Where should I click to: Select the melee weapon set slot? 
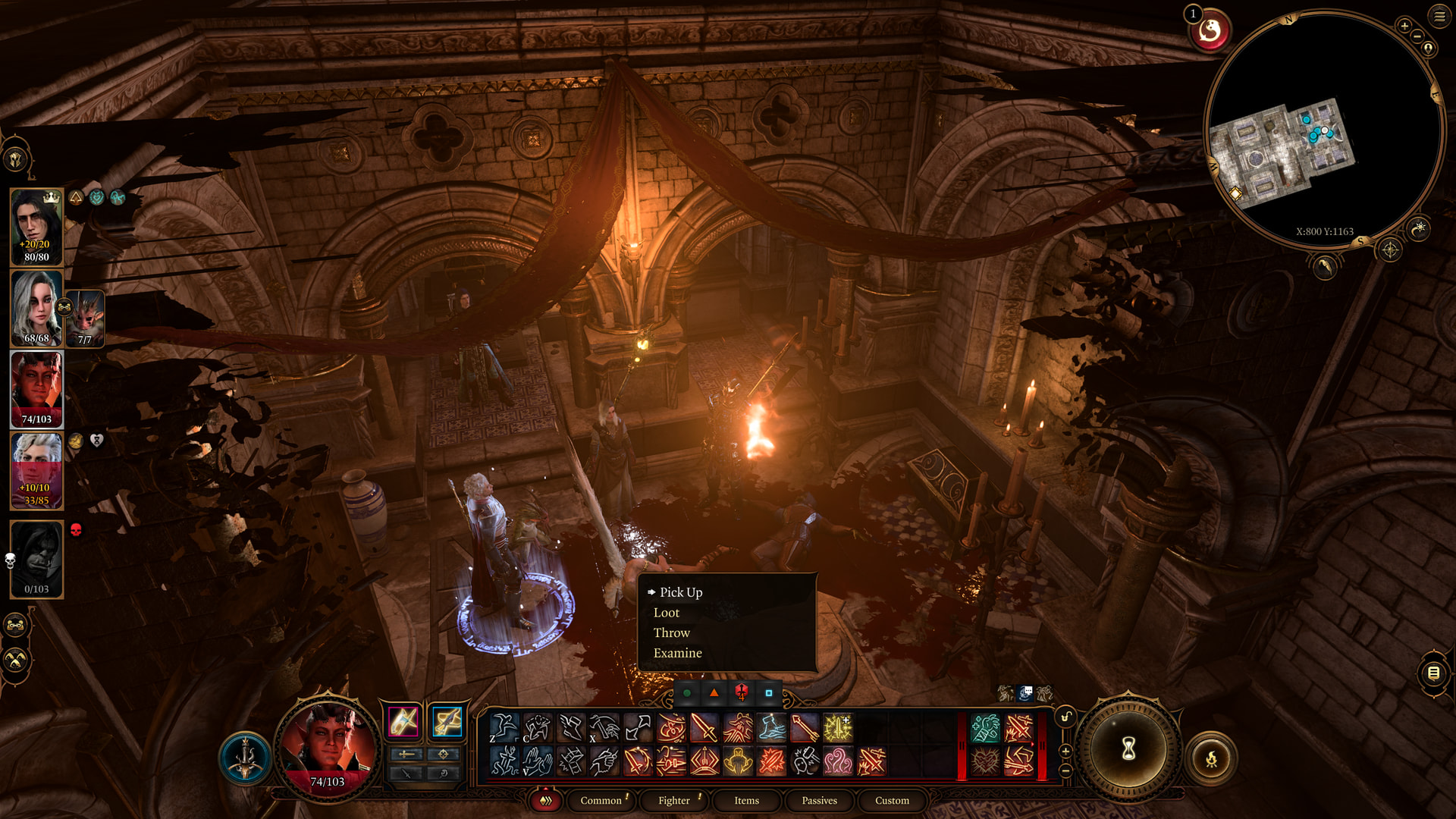click(403, 721)
